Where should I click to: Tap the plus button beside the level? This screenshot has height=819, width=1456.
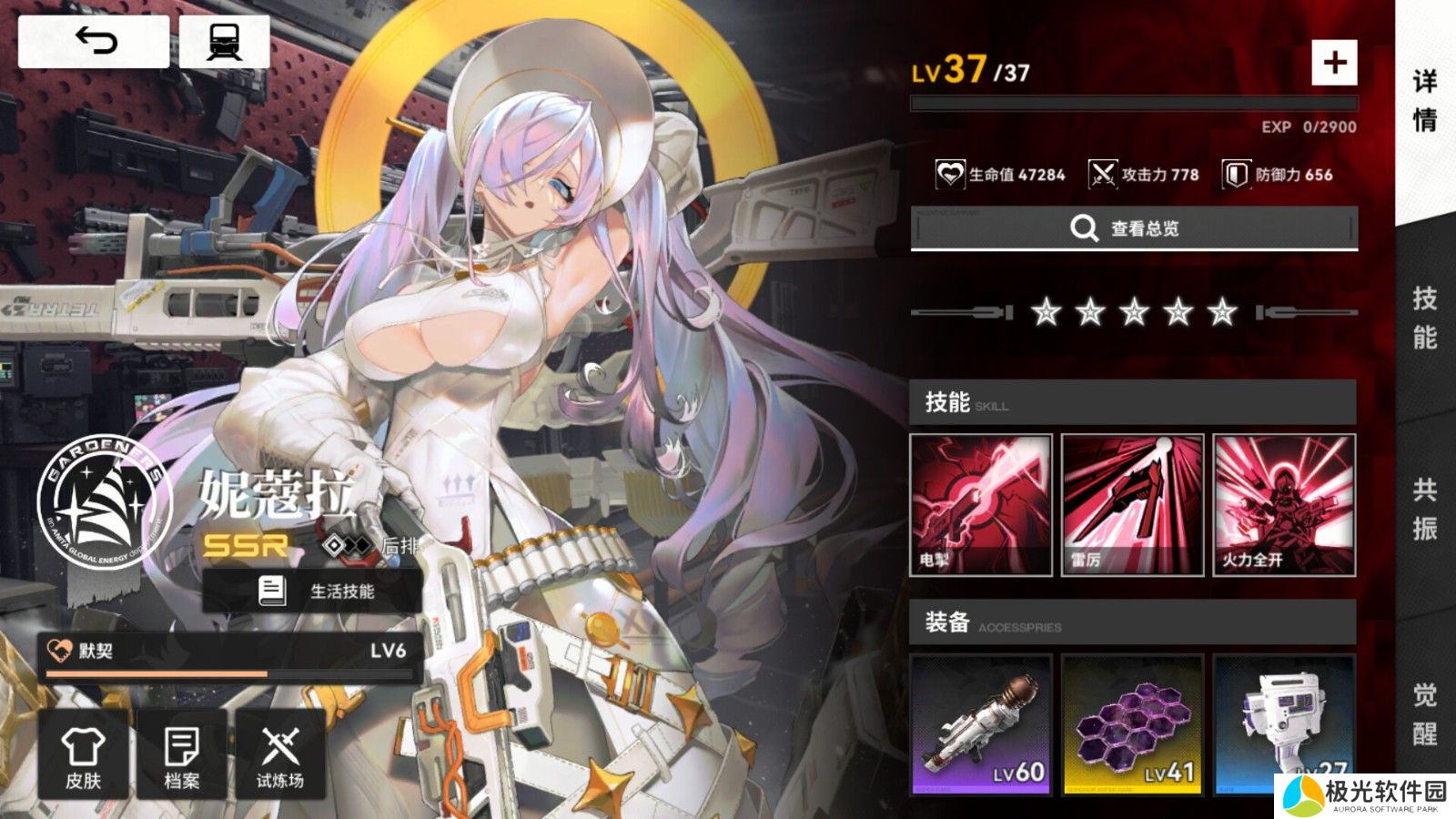click(1334, 63)
